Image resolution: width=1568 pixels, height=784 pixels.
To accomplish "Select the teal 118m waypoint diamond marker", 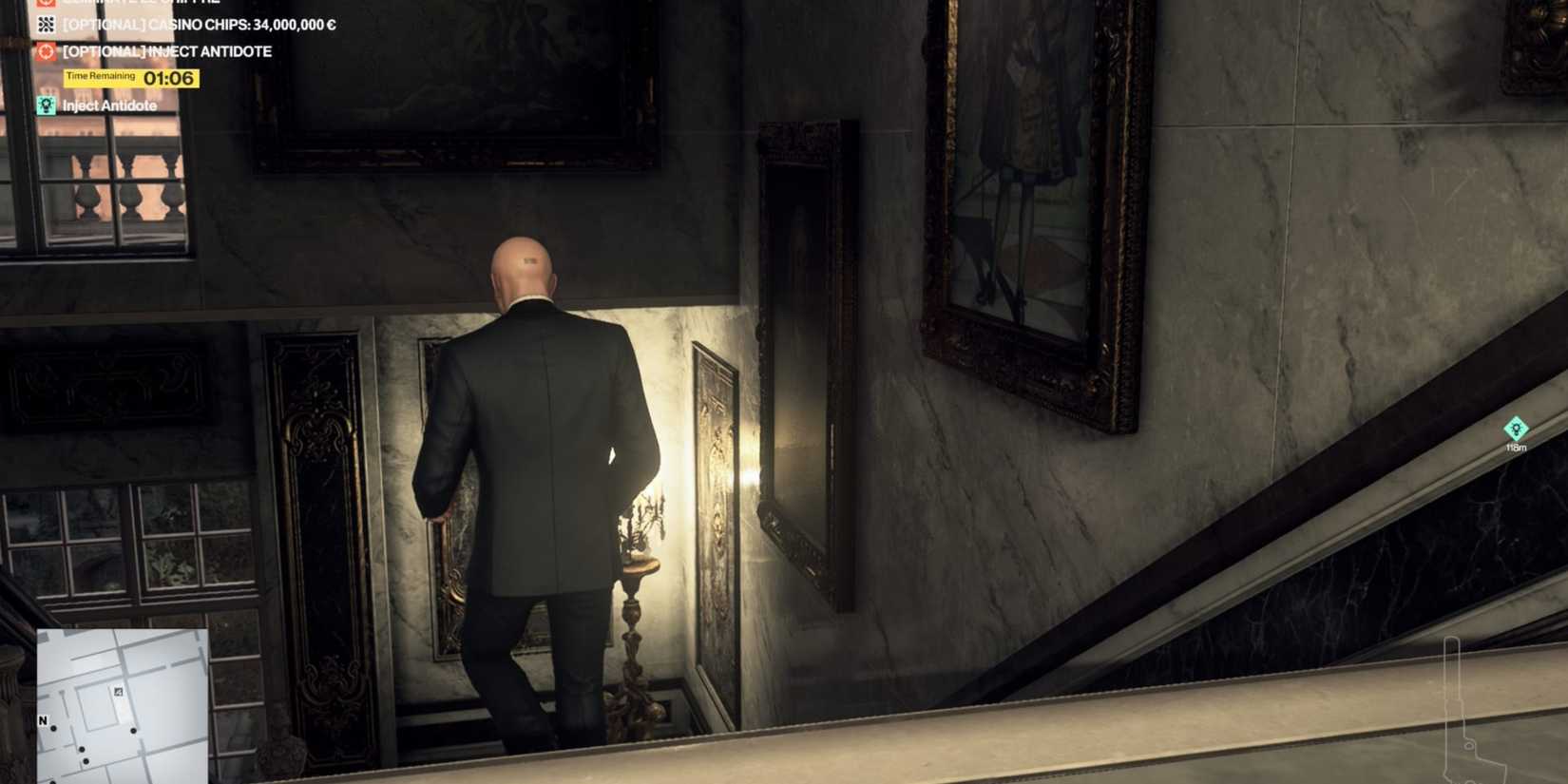I will [x=1517, y=430].
